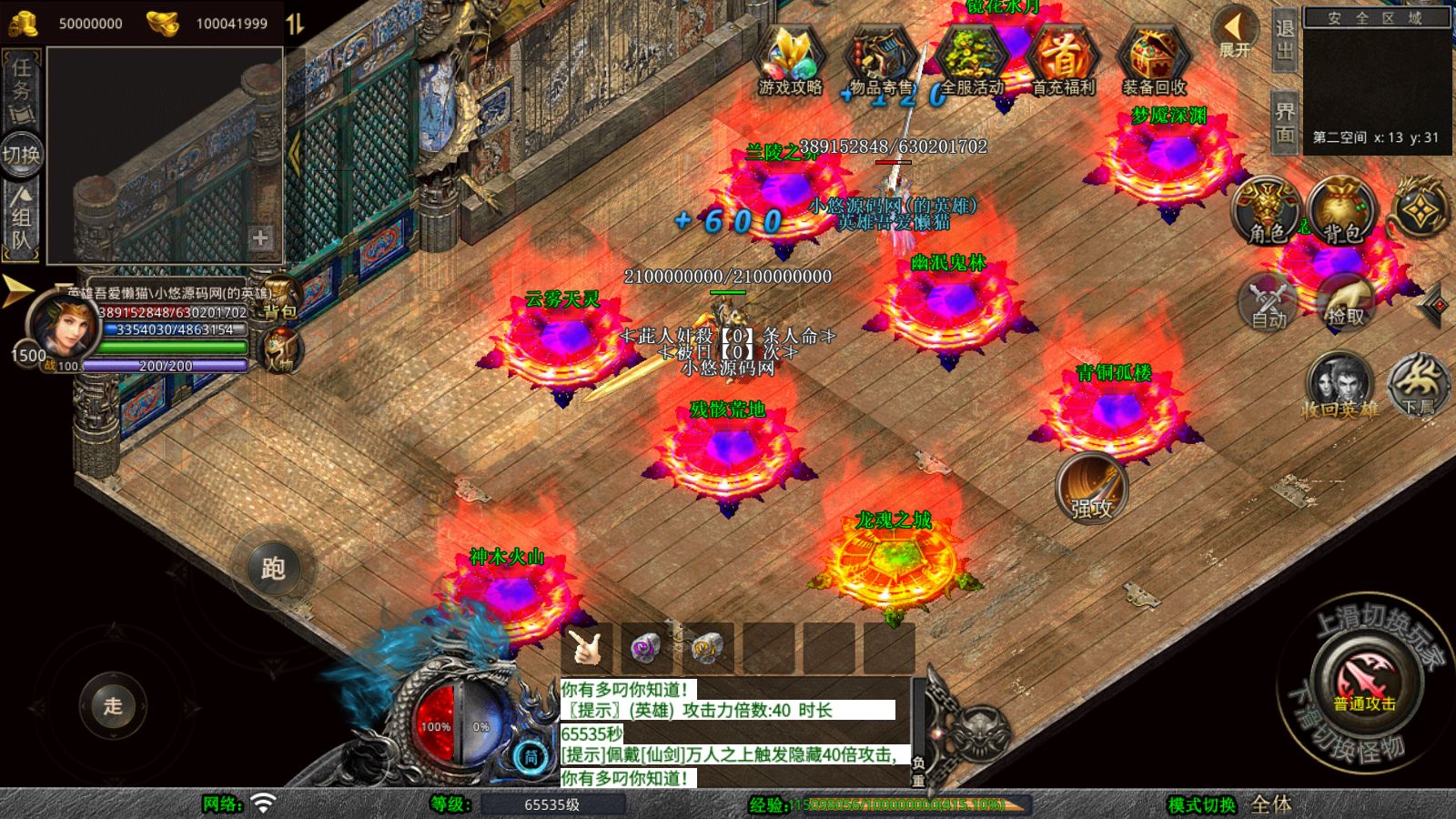1456x819 pixels.
Task: Open the 首充福利 first recharge bonus
Action: point(1063,58)
